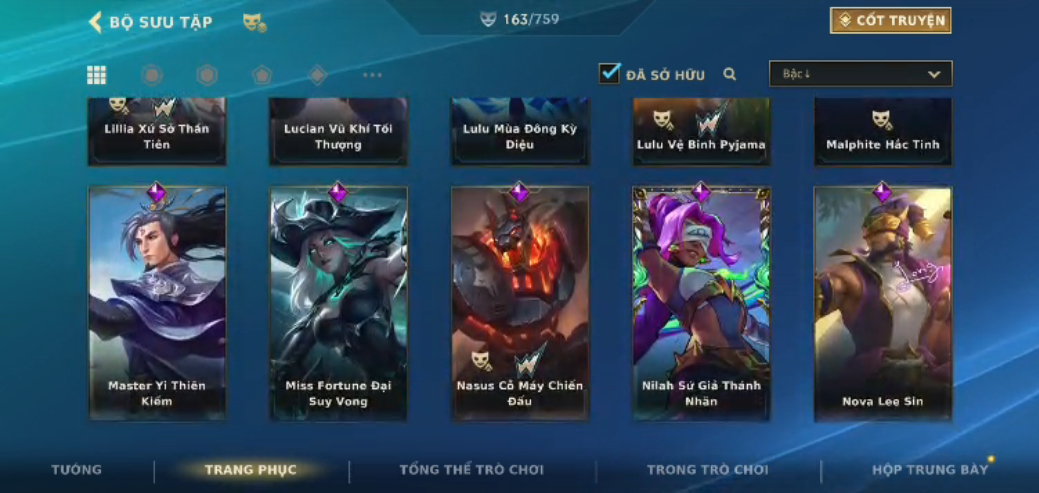Click the magnifying glass search icon
Image resolution: width=1039 pixels, height=493 pixels.
(x=730, y=74)
